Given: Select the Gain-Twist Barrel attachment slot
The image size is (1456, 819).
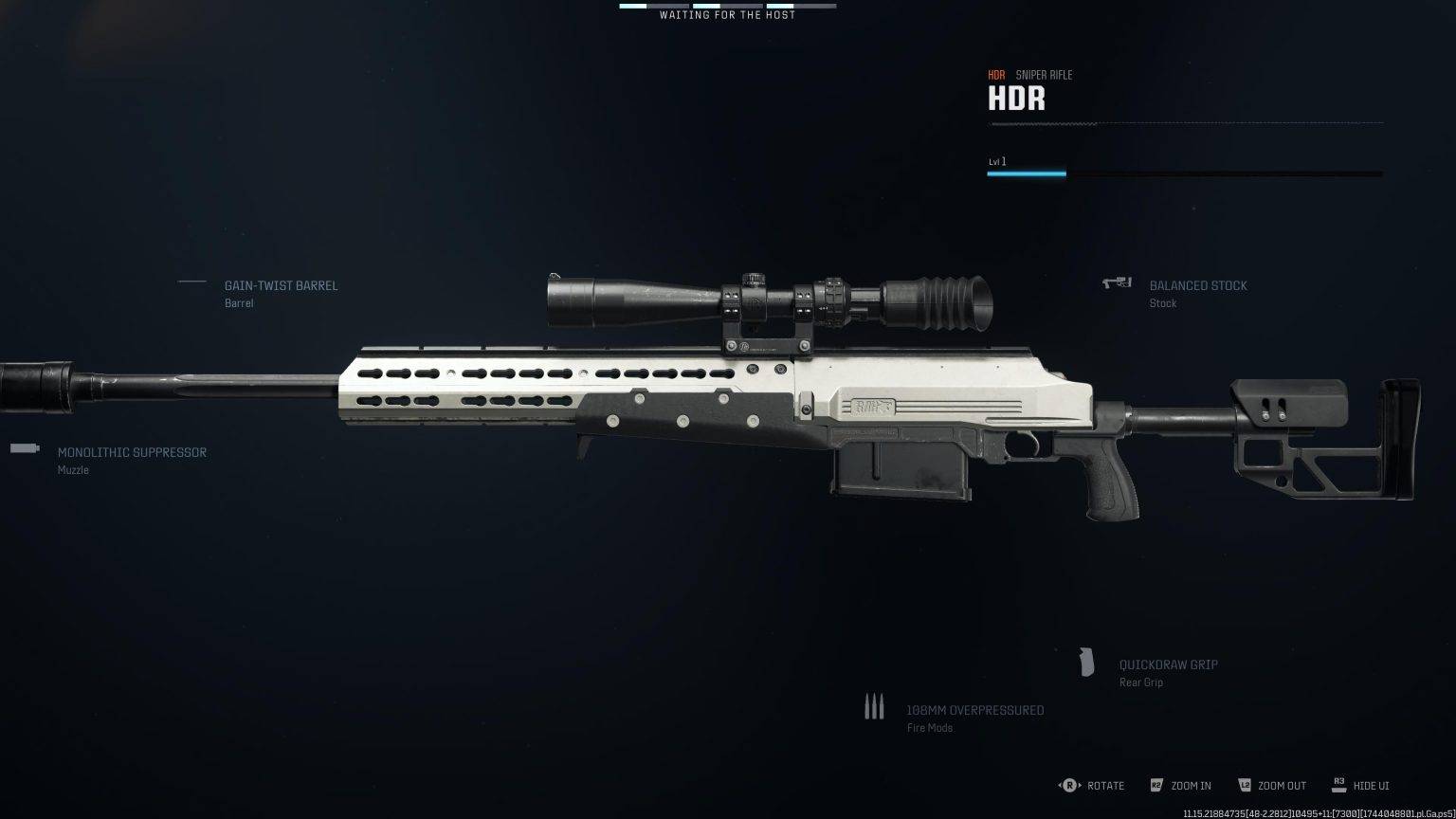Looking at the screenshot, I should click(281, 286).
